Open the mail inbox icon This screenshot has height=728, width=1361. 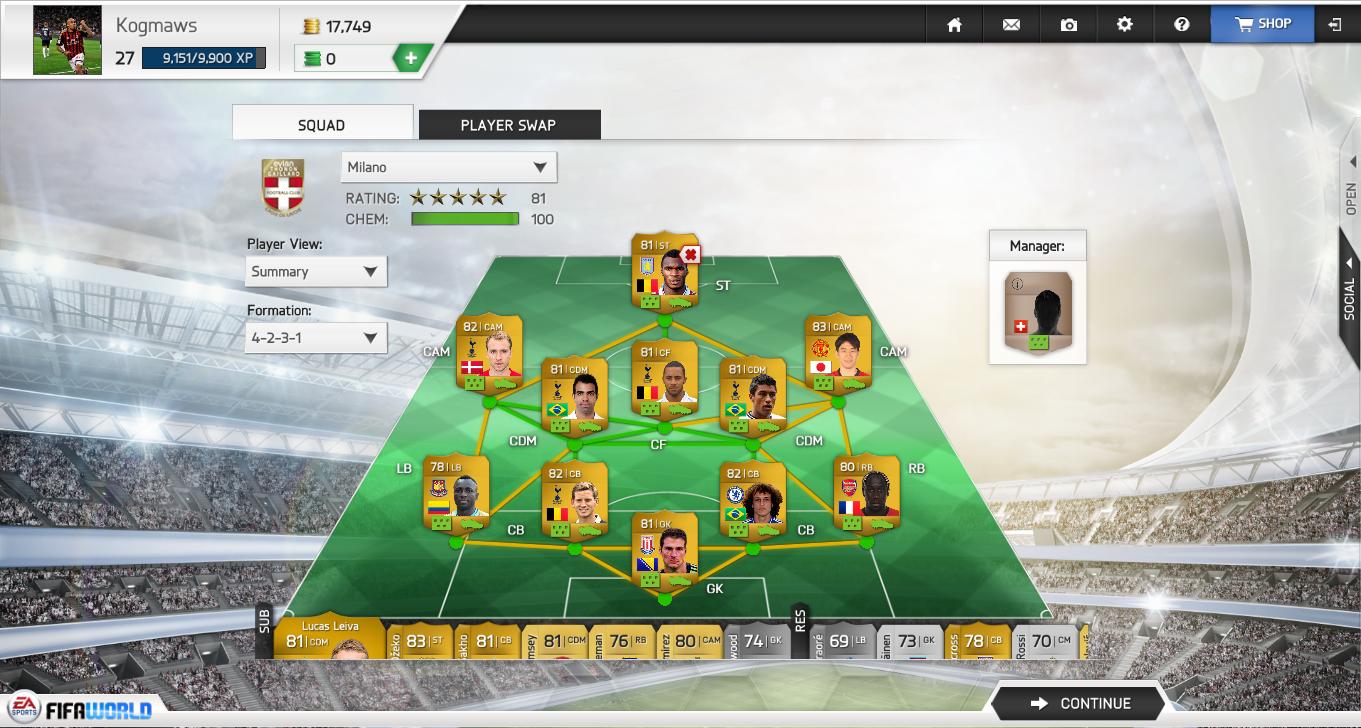click(x=1011, y=25)
